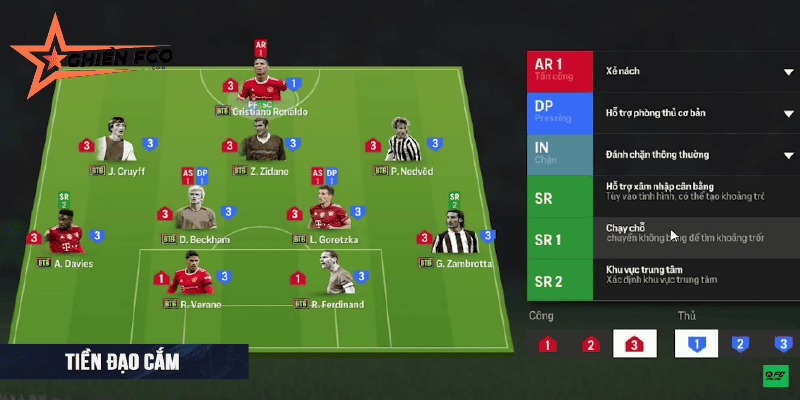The image size is (800, 400).
Task: Set Công attack level to 1
Action: (547, 345)
